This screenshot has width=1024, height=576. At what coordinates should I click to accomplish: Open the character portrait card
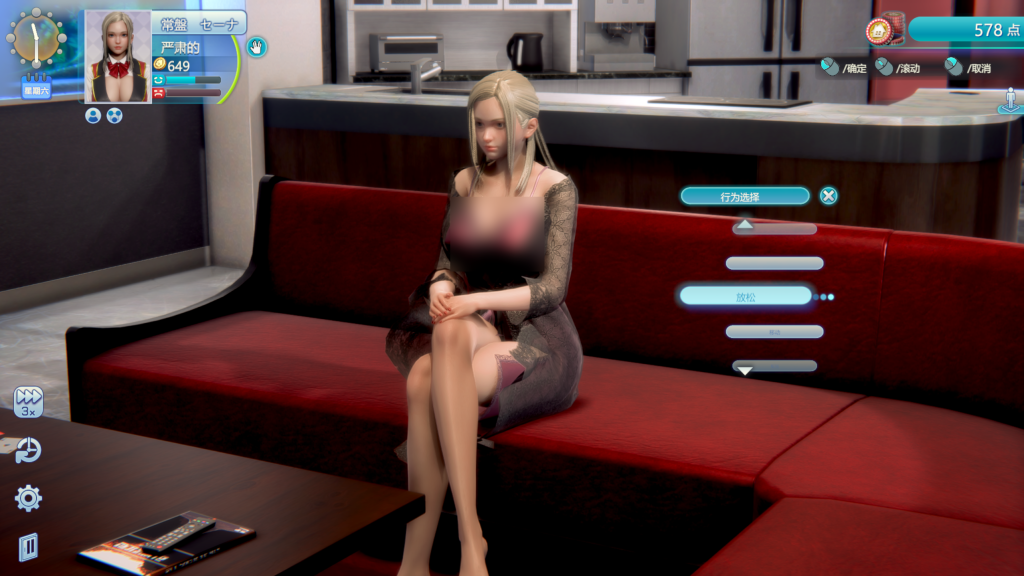point(118,57)
